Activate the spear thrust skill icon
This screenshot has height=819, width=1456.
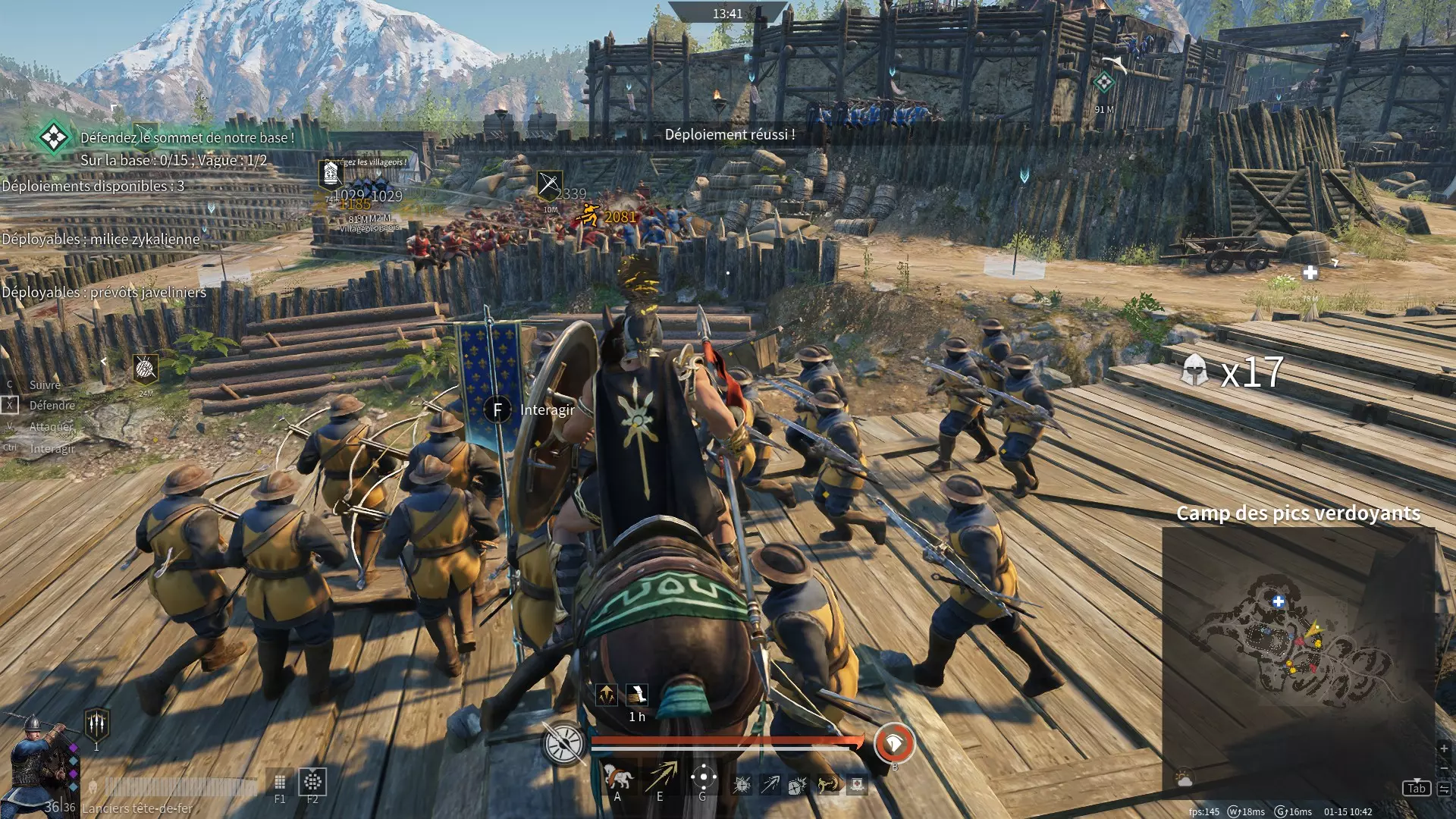pyautogui.click(x=661, y=777)
